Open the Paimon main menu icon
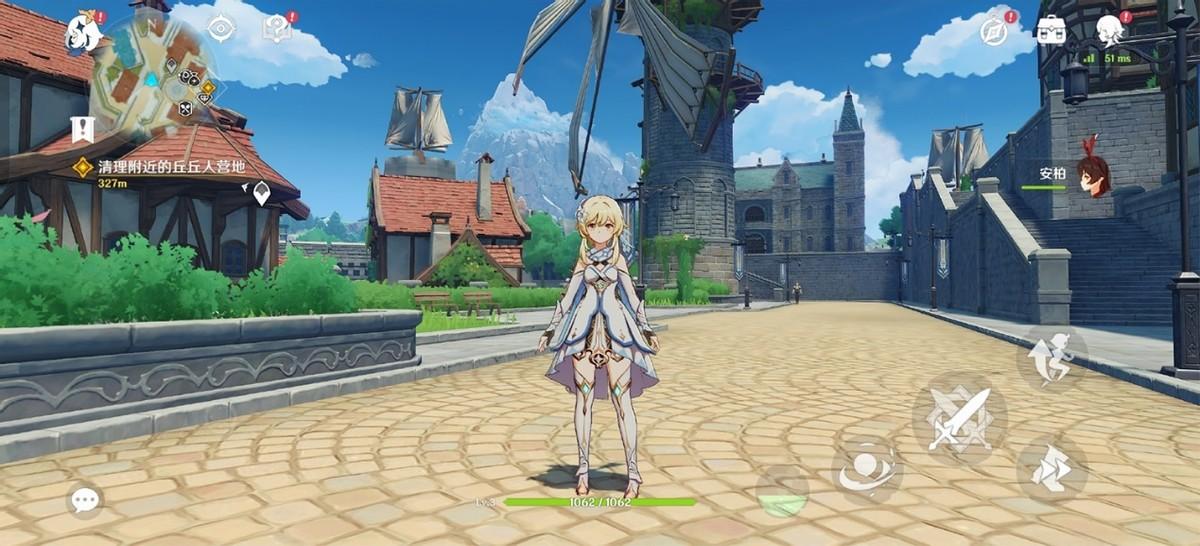 [86, 34]
